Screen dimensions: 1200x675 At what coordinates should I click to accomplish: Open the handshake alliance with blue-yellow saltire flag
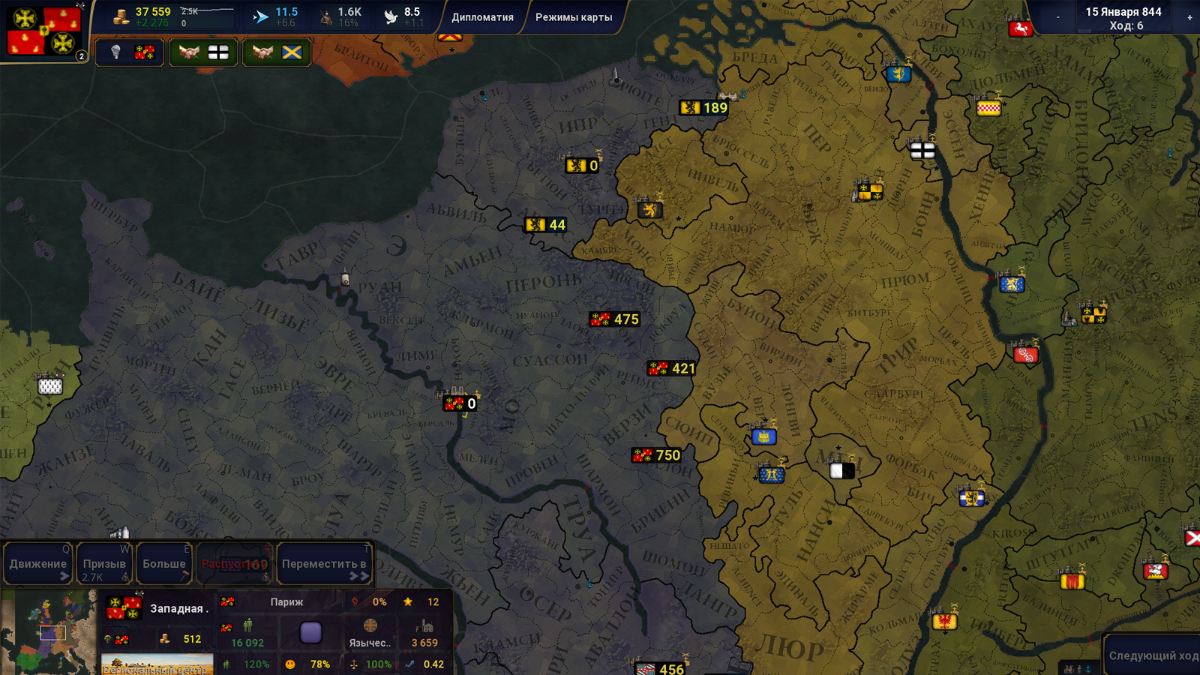277,52
